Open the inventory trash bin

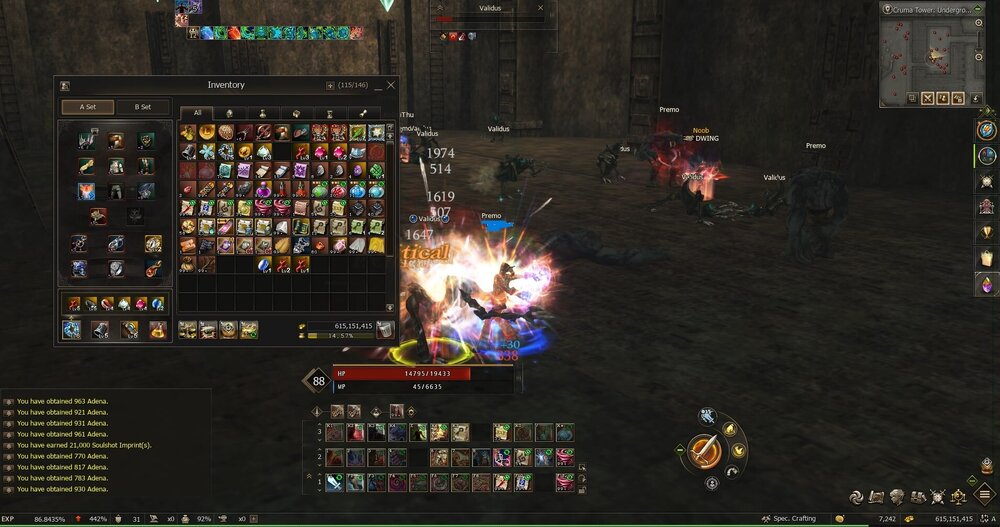point(385,329)
